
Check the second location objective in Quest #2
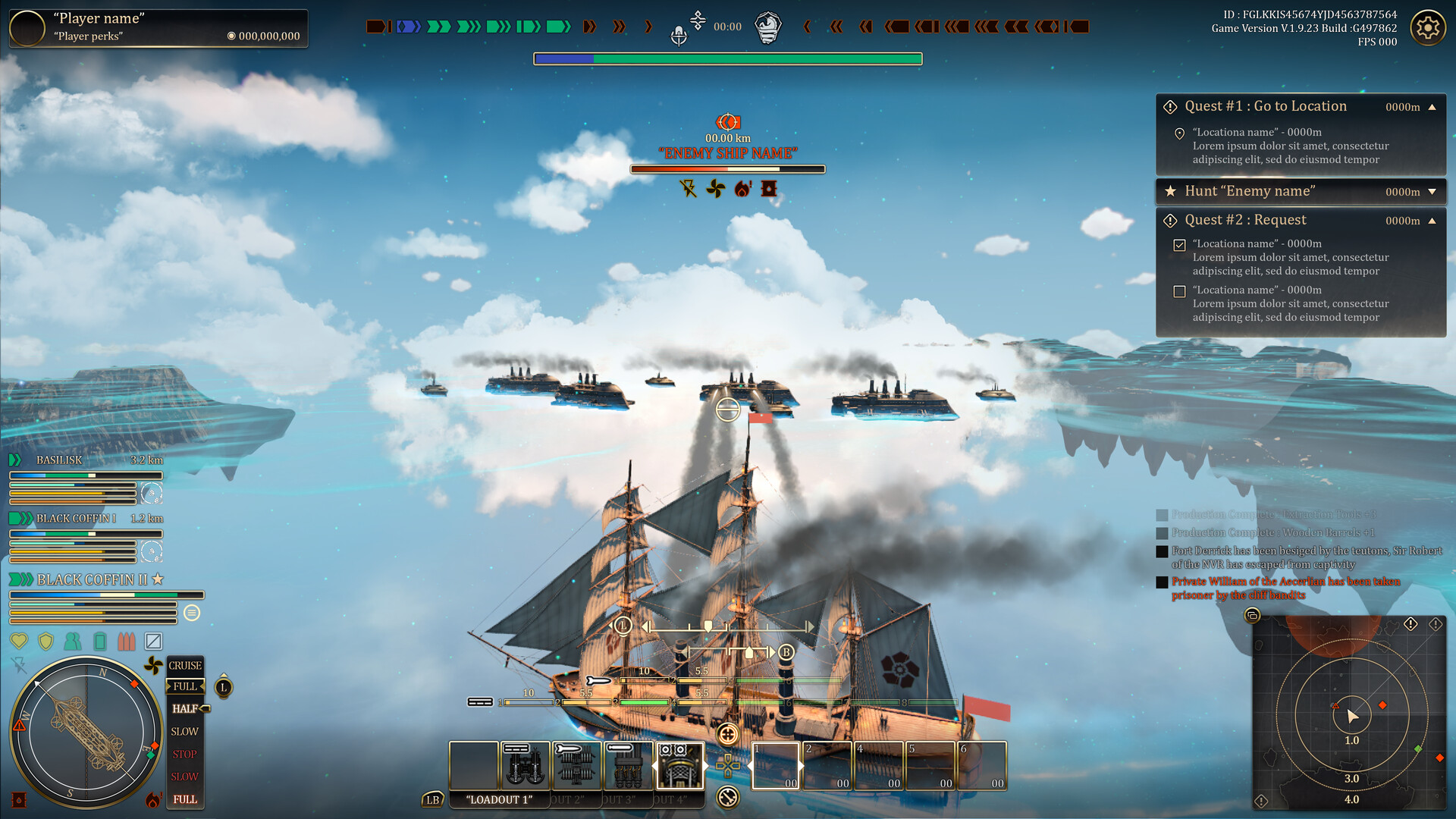(x=1179, y=290)
